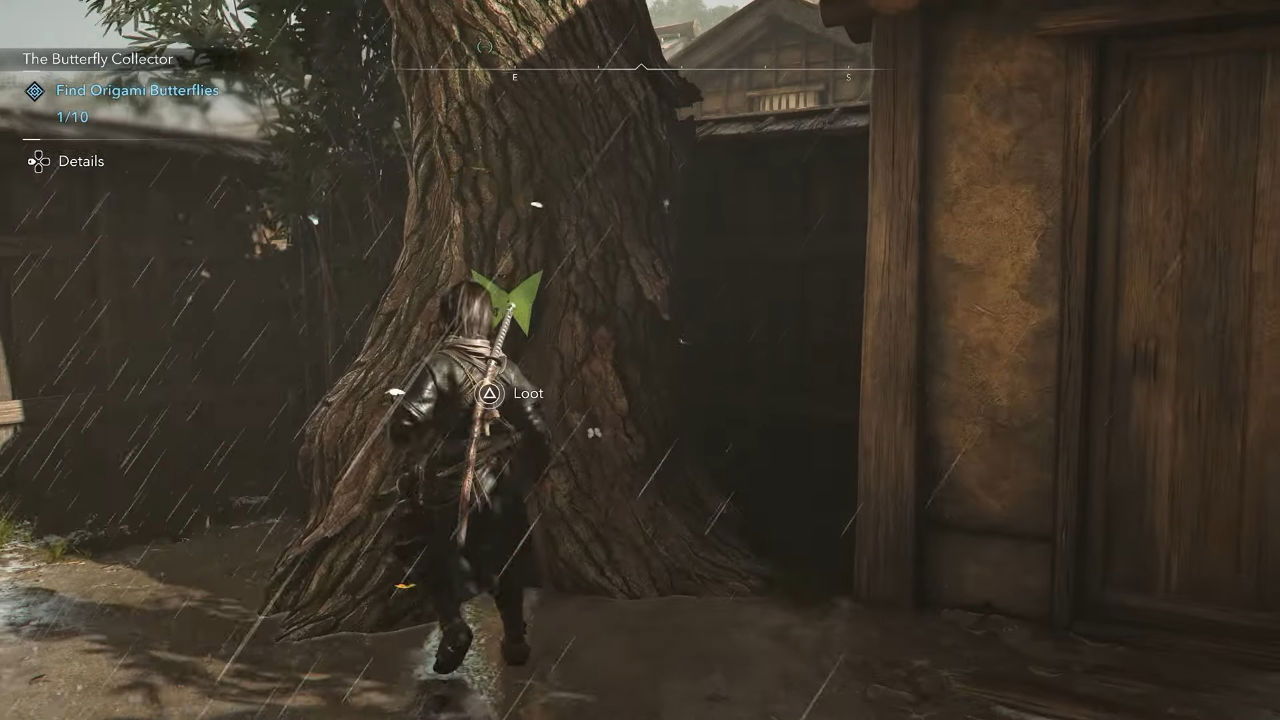The width and height of the screenshot is (1280, 720).
Task: Click the quest objective diamond icon
Action: [36, 91]
